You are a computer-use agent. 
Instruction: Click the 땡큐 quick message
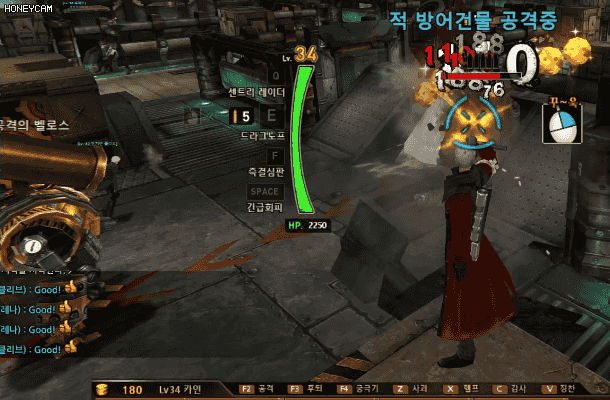[x=461, y=387]
